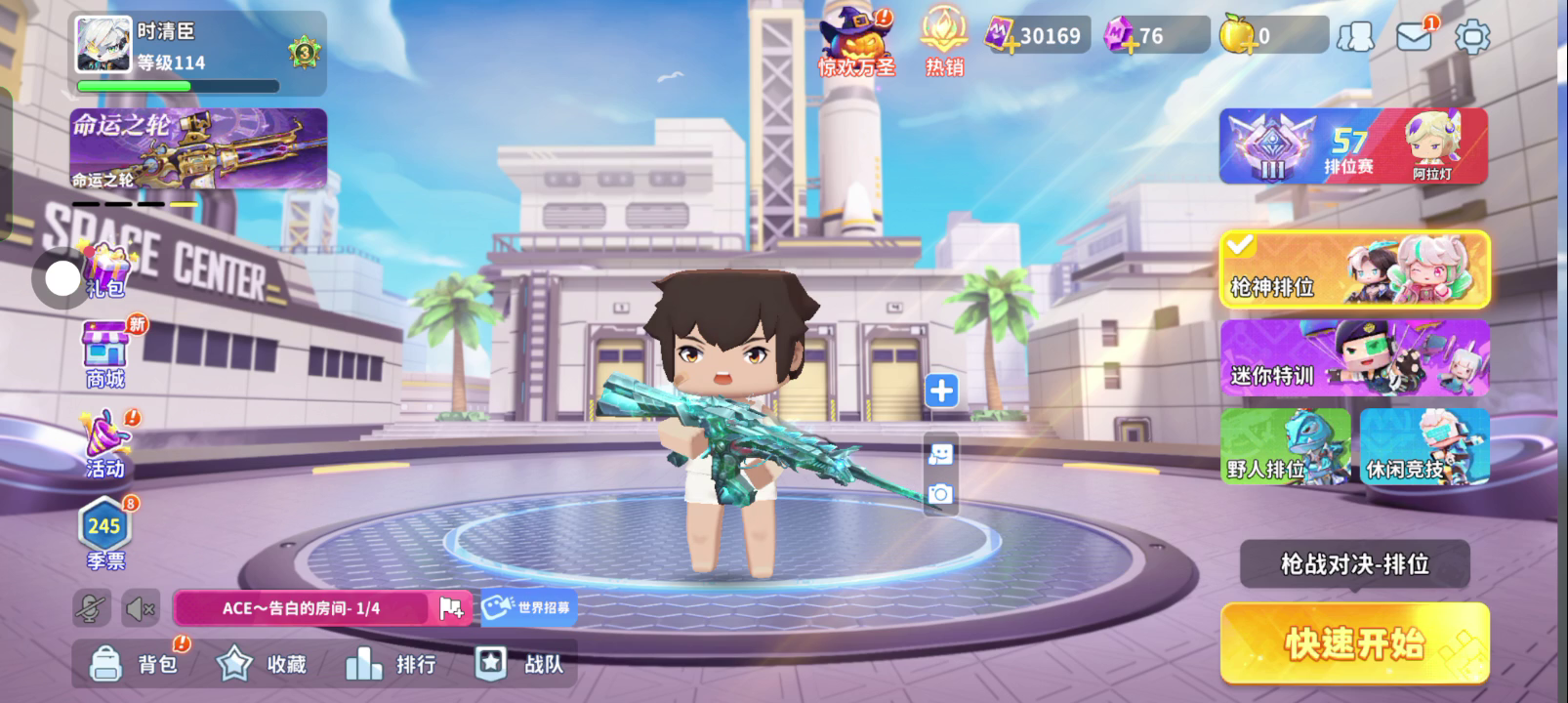Open the 活动 events menu
1568x703 pixels.
click(105, 444)
